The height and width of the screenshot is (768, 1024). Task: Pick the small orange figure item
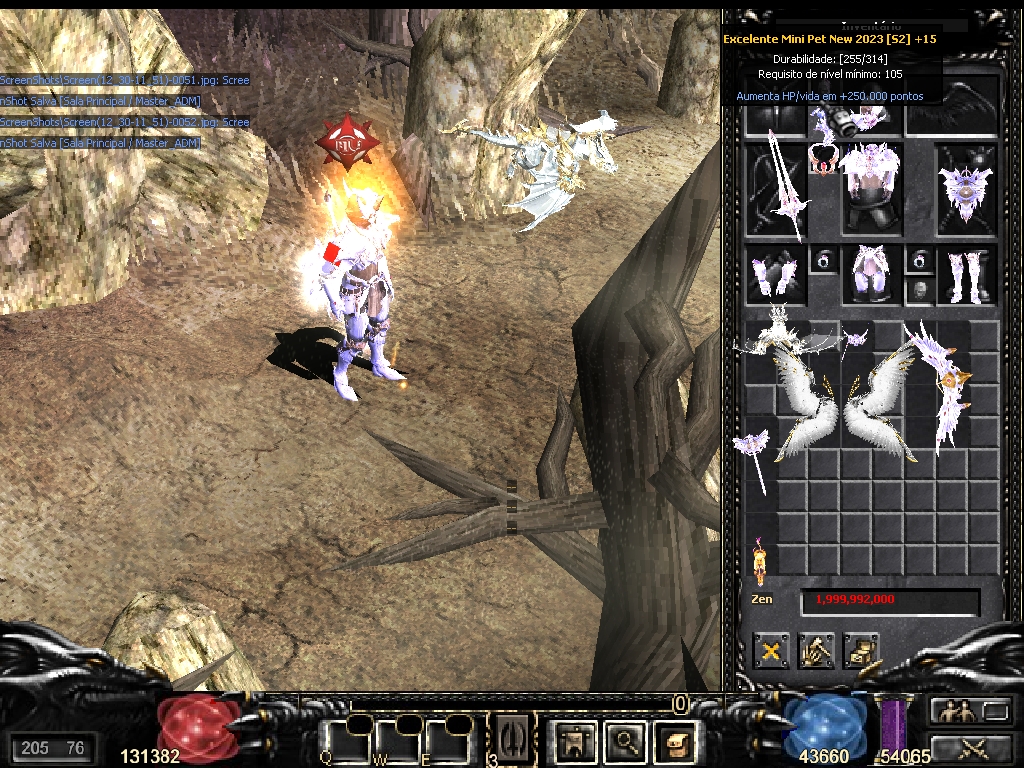point(759,560)
